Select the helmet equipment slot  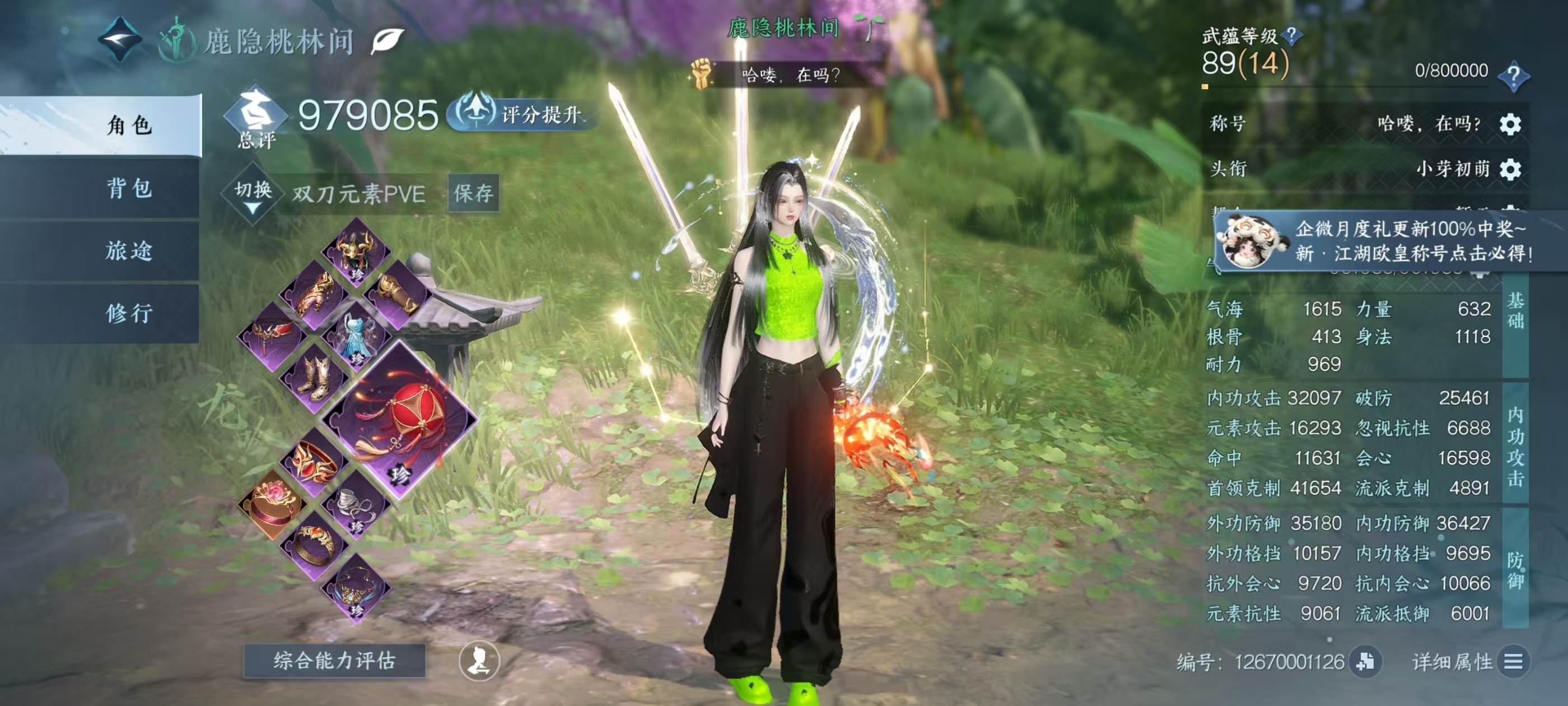[357, 250]
